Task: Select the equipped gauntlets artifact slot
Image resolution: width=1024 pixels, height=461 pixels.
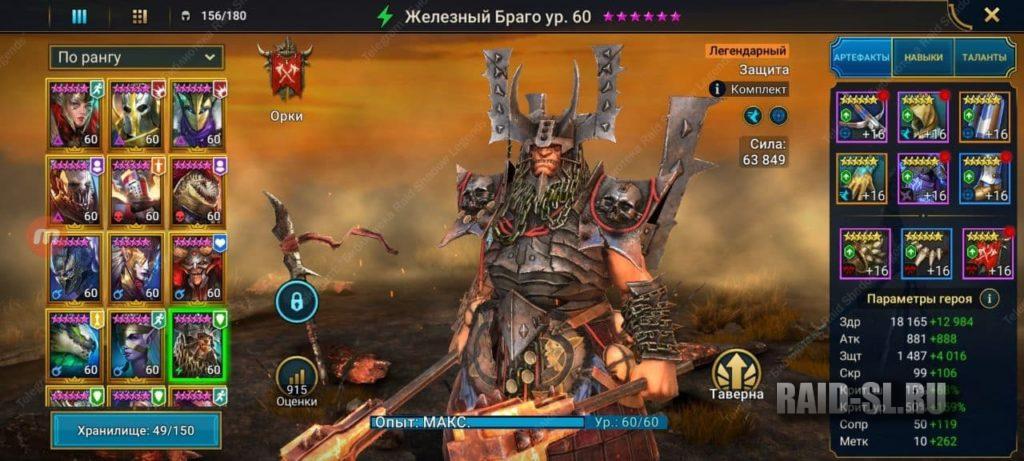Action: (x=861, y=178)
